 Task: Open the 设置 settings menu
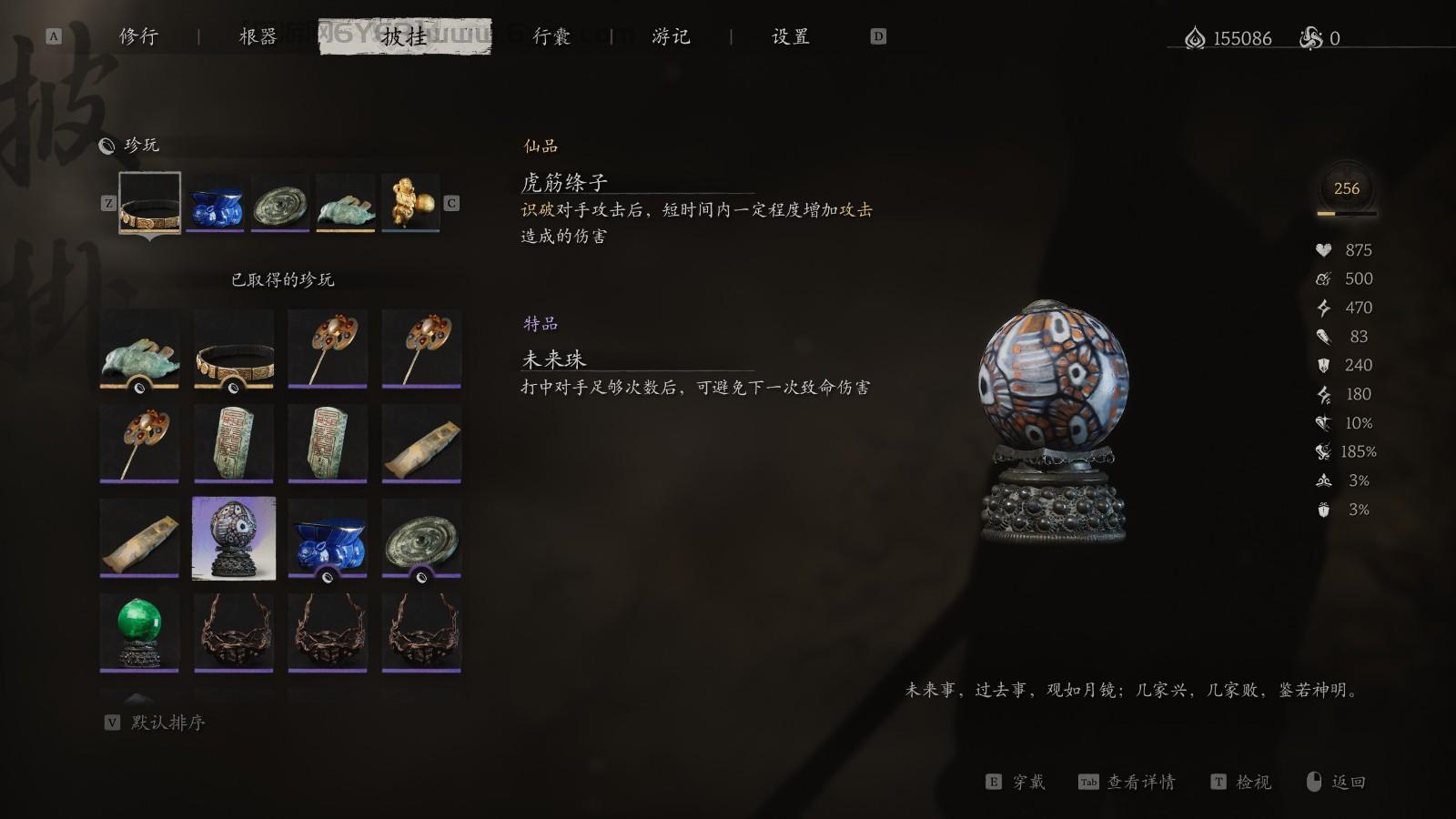click(790, 37)
